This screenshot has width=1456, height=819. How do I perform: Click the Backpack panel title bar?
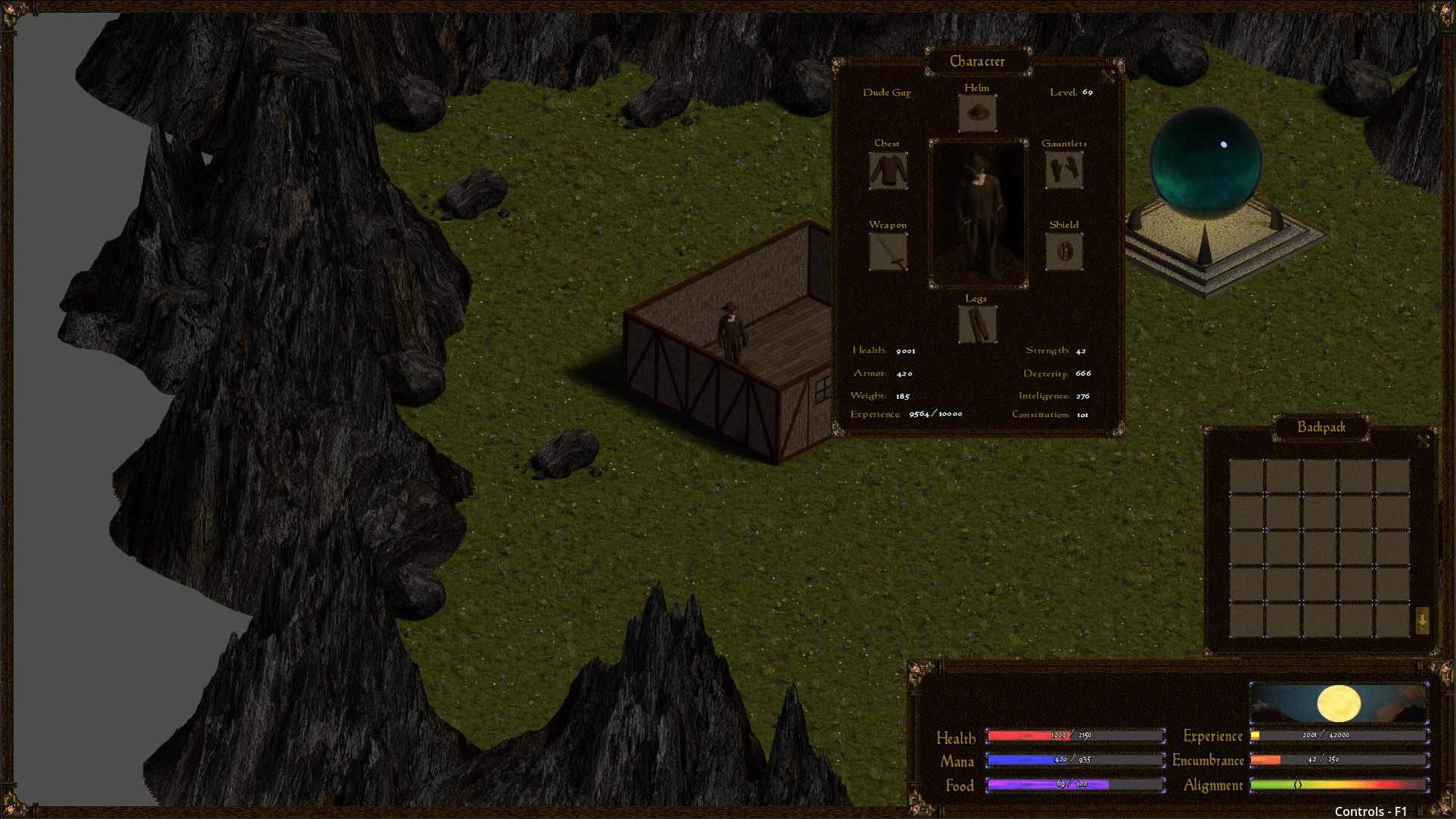point(1321,427)
